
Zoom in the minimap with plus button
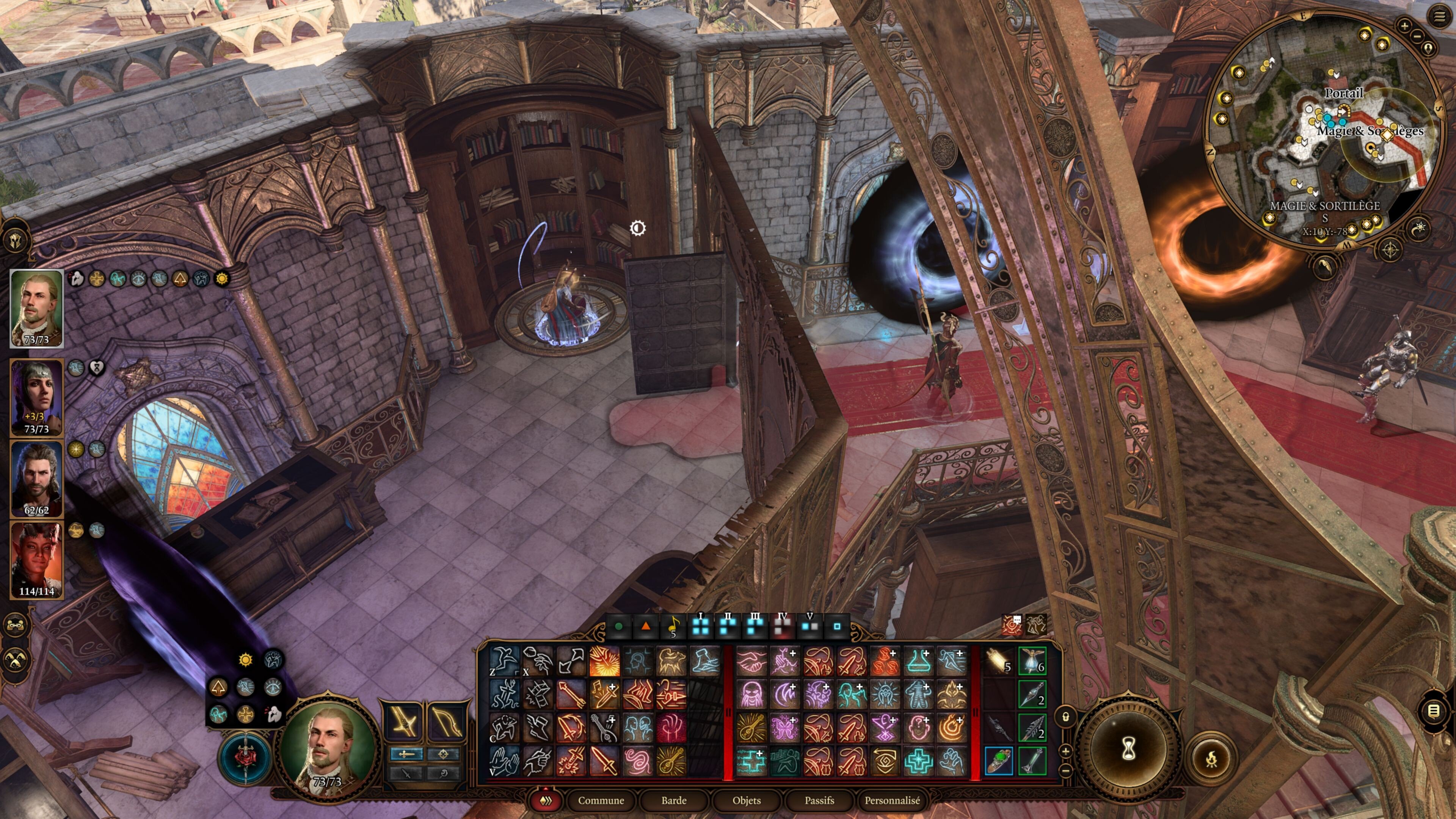[1404, 25]
